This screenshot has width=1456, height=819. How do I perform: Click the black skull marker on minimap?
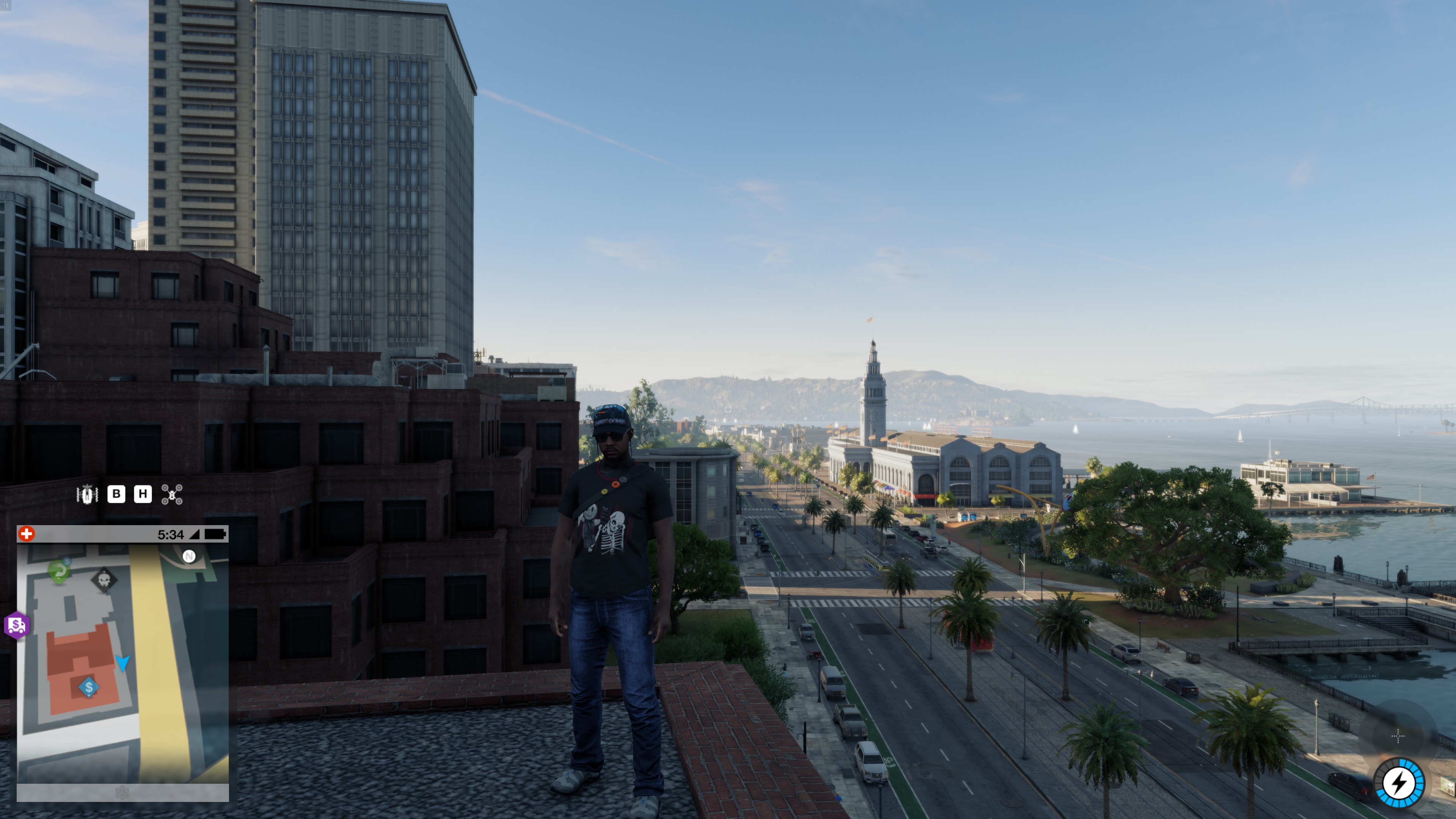[x=104, y=580]
